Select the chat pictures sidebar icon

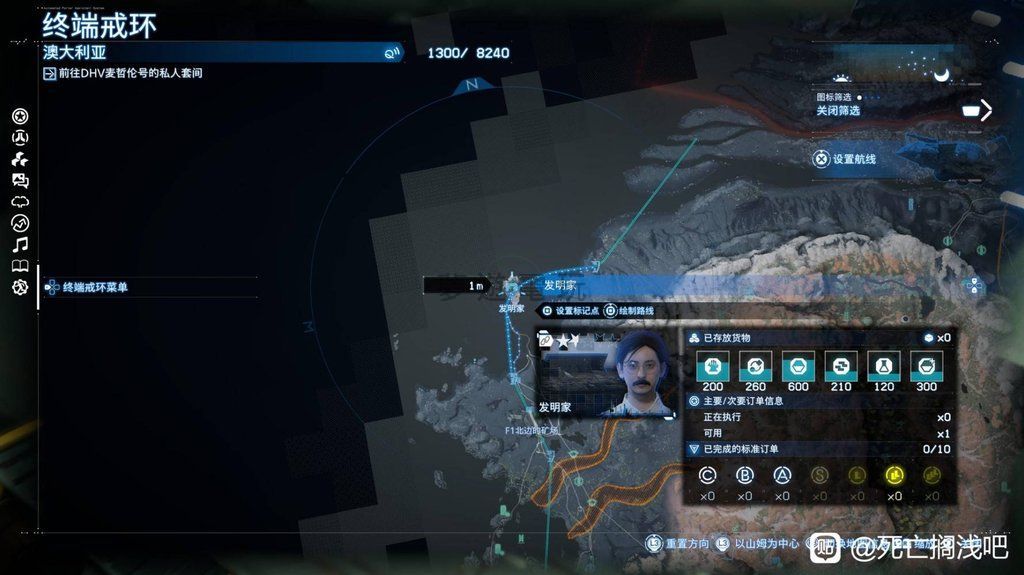pyautogui.click(x=20, y=180)
